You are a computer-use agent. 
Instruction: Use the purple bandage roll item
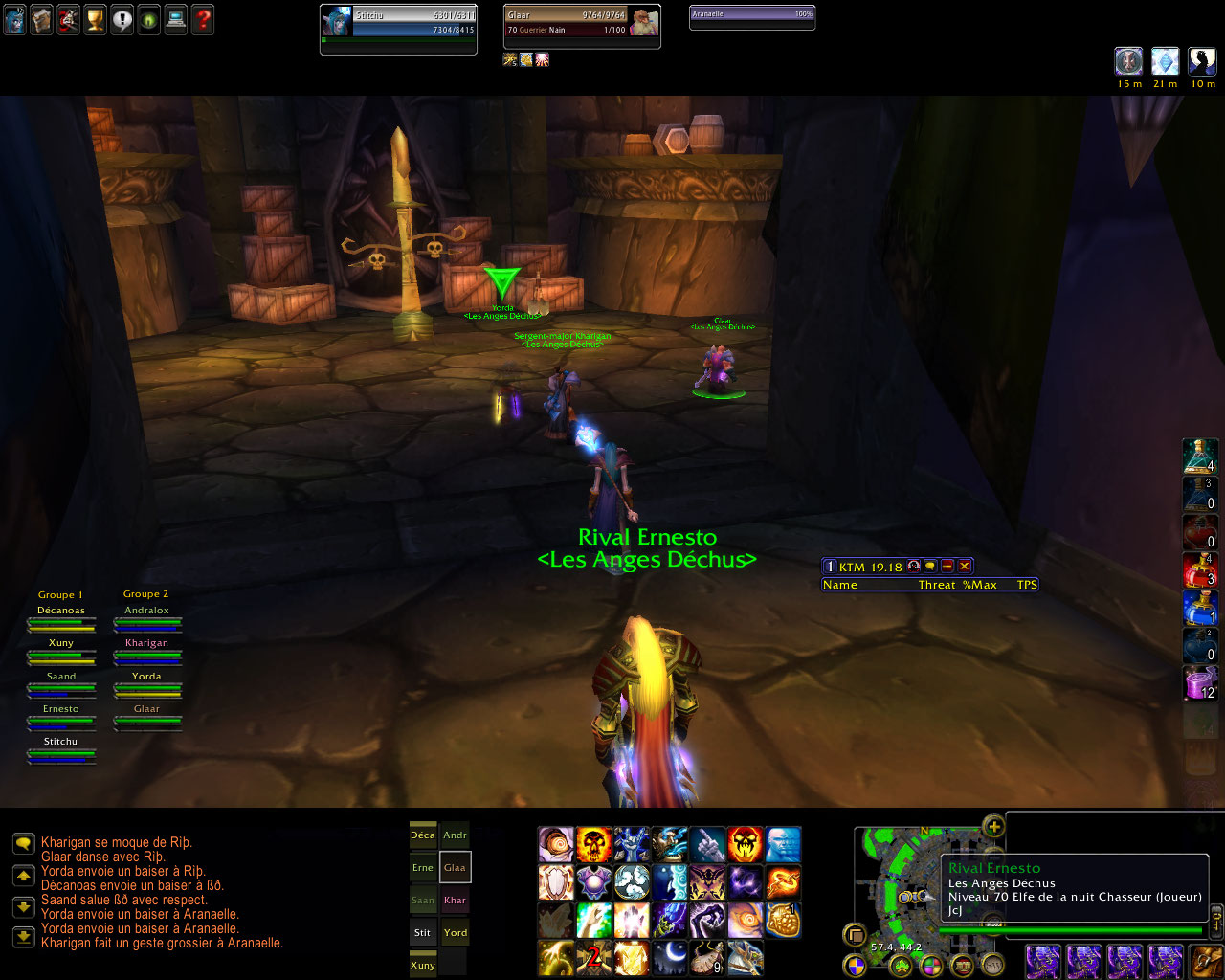pos(1199,683)
